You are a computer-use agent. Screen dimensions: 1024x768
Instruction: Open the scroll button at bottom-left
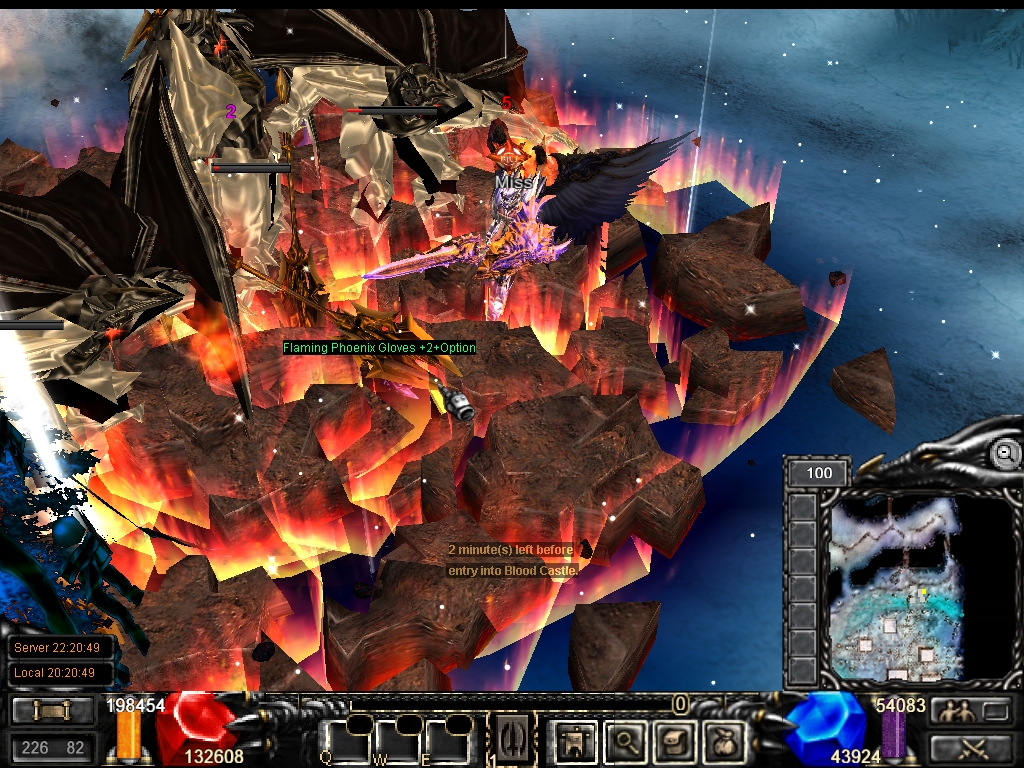[x=53, y=711]
